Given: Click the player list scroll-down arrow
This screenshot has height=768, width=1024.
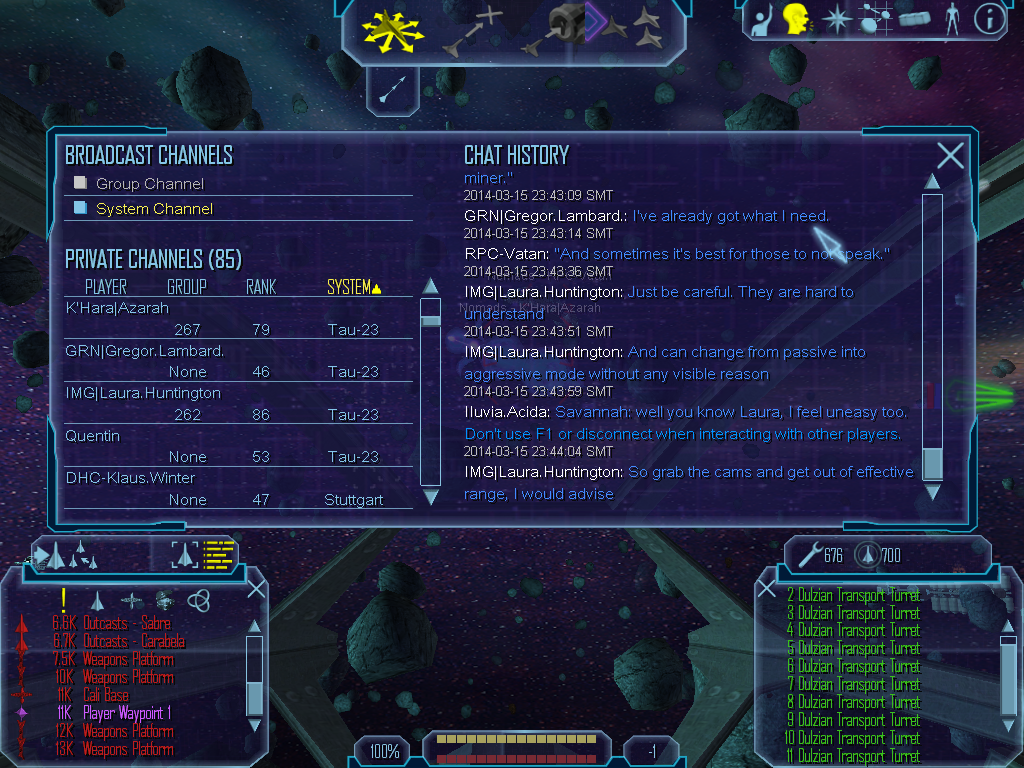Looking at the screenshot, I should tap(431, 496).
